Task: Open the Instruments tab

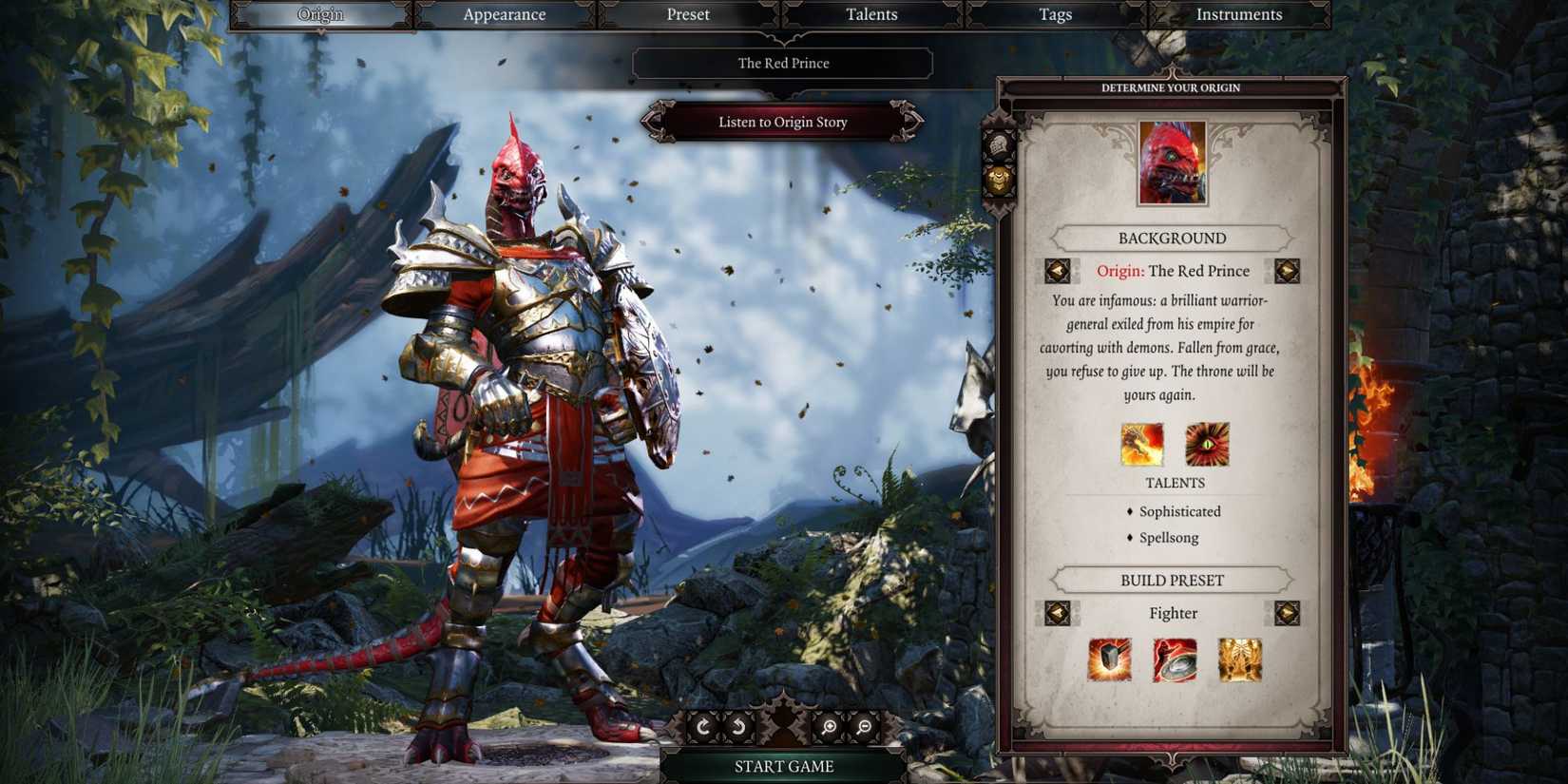Action: (1238, 14)
